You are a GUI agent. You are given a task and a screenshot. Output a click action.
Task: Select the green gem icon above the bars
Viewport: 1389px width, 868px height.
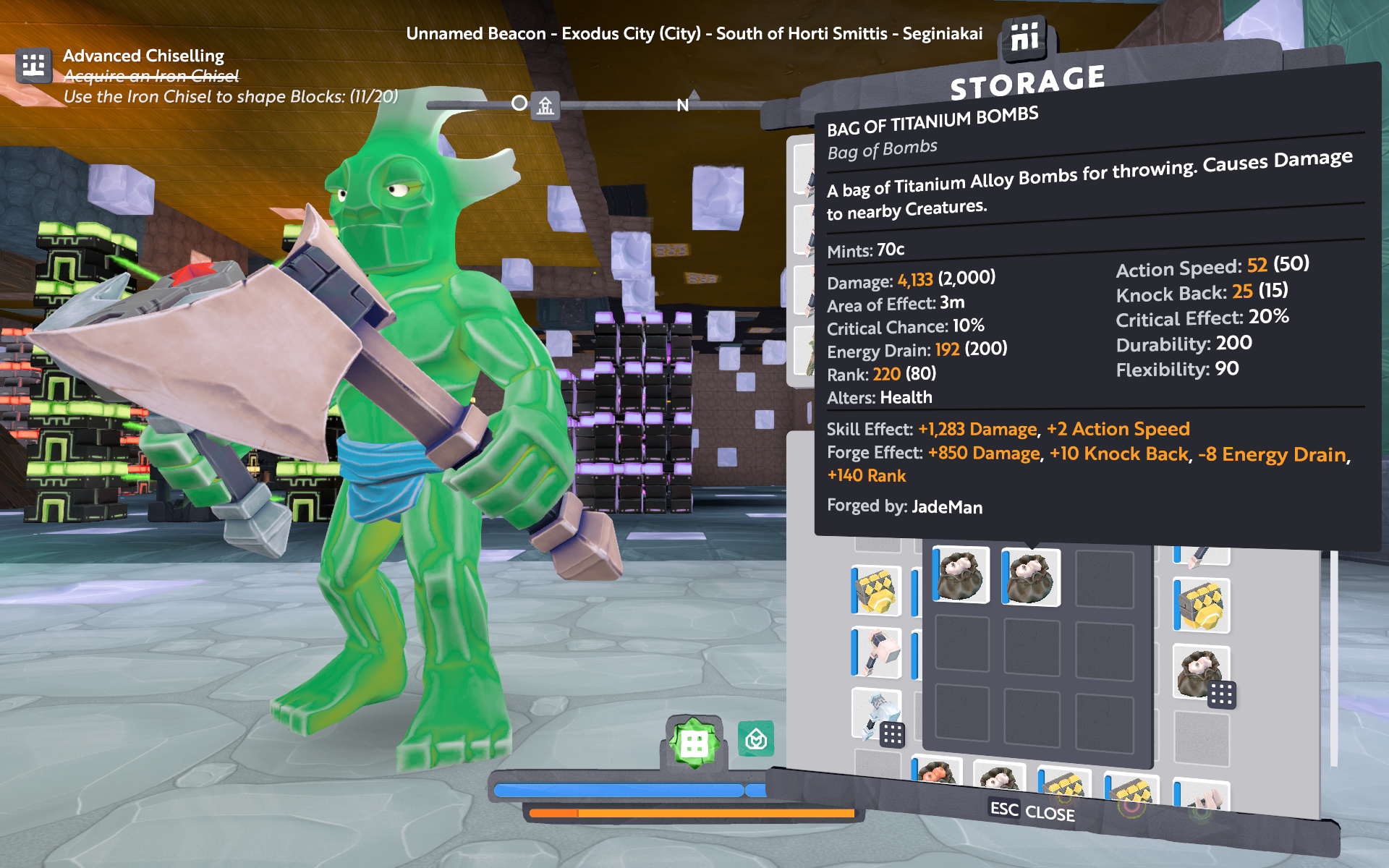point(694,742)
